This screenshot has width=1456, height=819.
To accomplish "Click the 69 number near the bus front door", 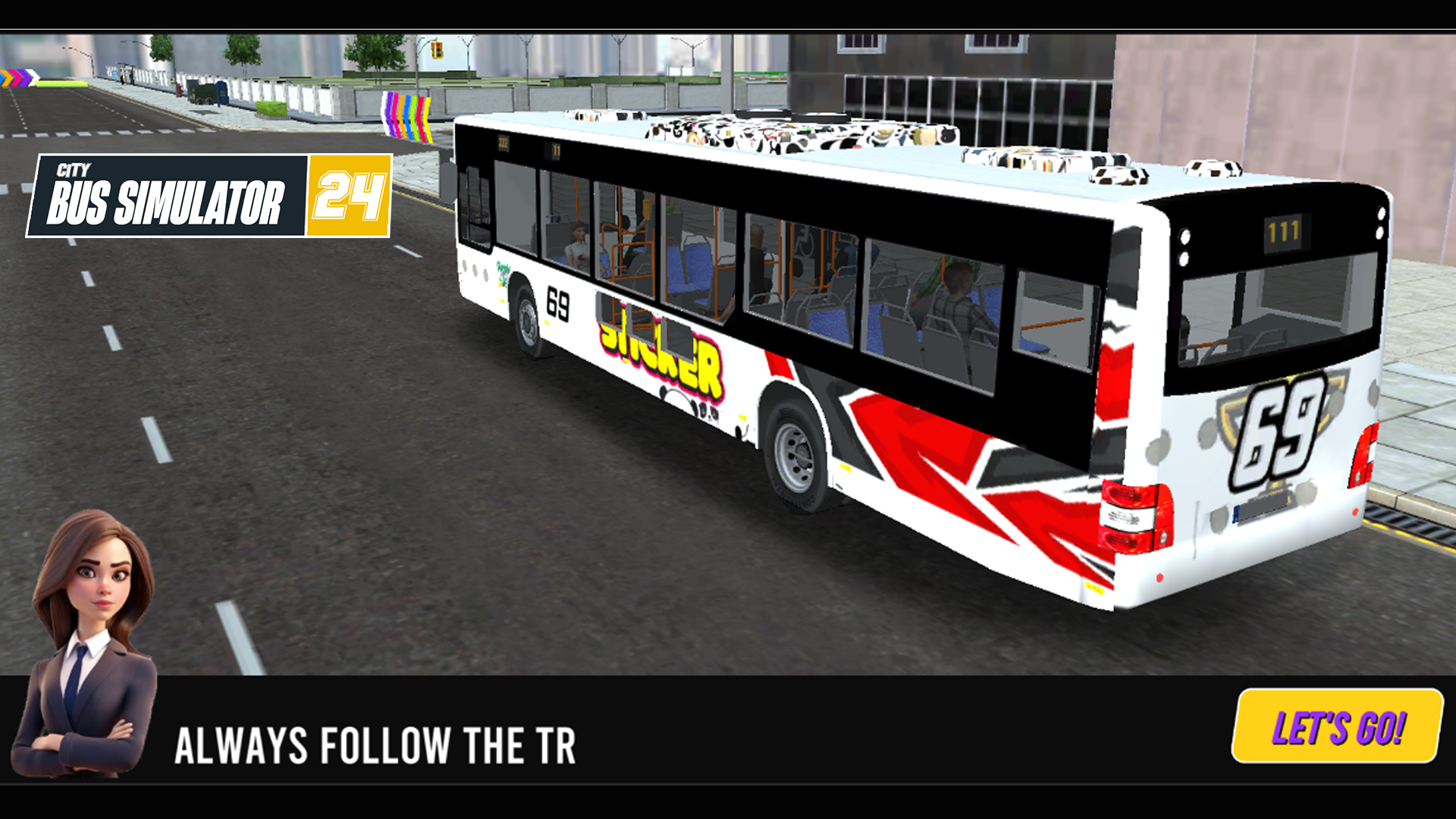I will point(557,303).
